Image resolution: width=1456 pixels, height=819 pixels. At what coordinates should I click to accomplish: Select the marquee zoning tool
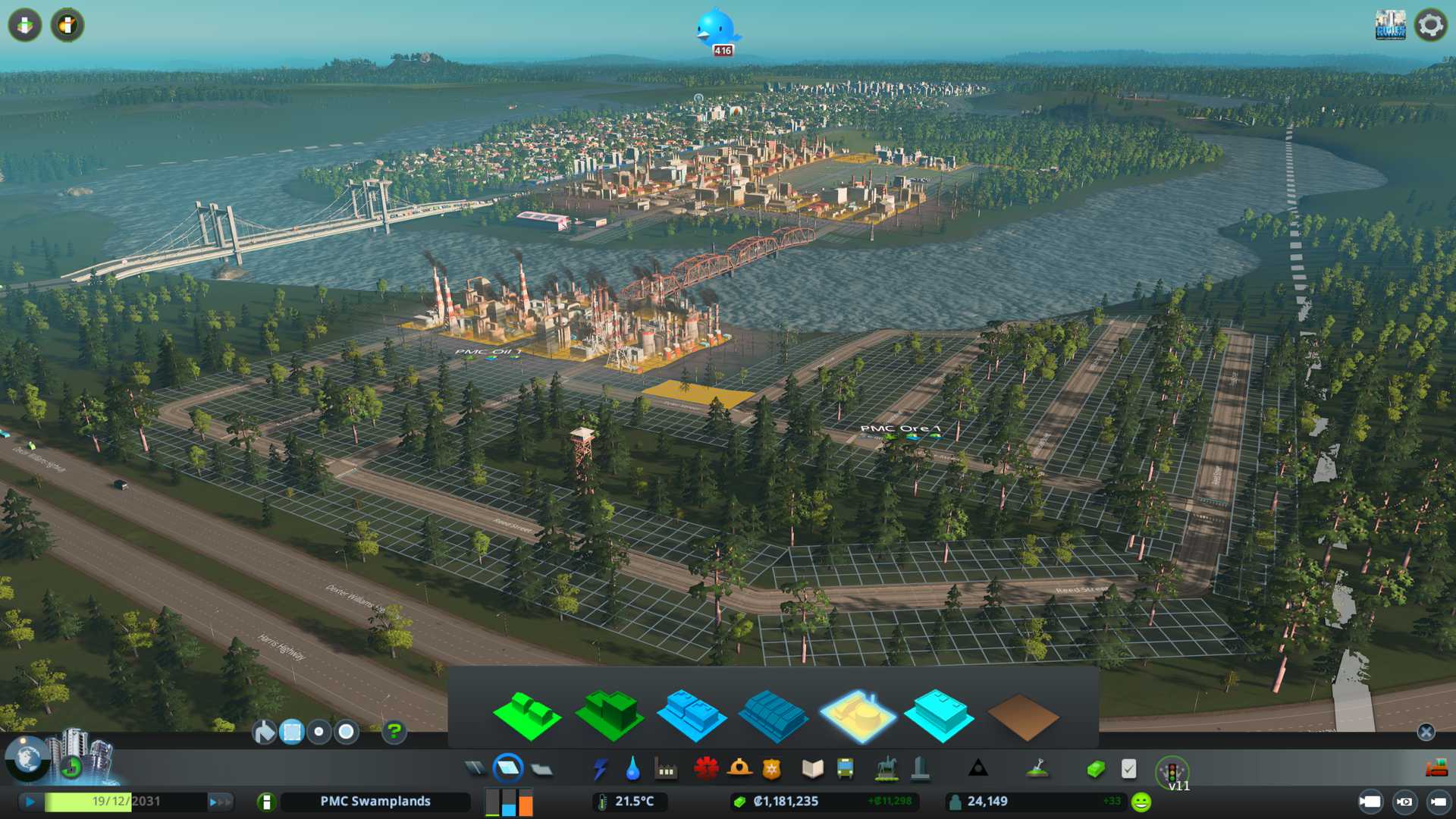click(292, 732)
